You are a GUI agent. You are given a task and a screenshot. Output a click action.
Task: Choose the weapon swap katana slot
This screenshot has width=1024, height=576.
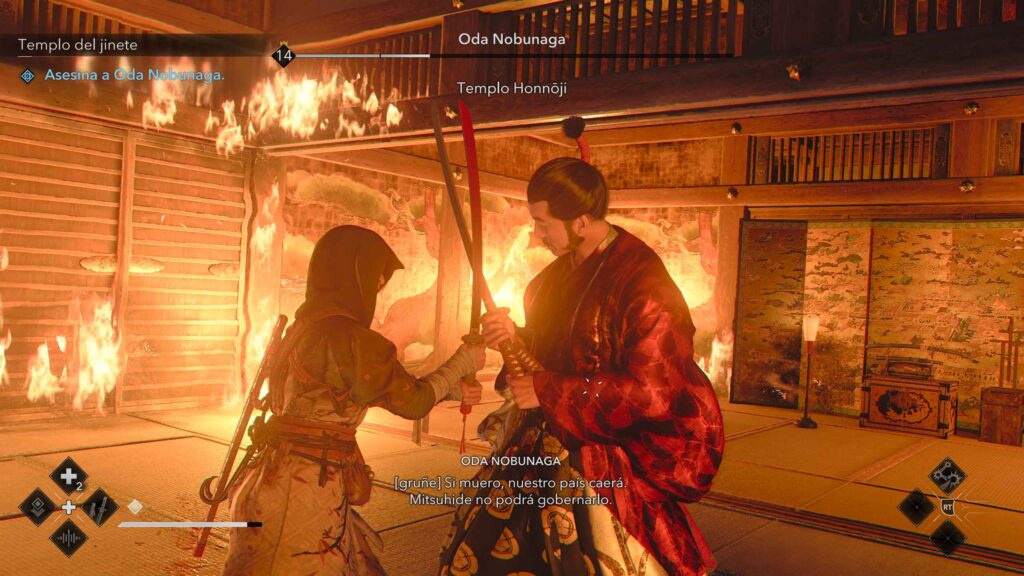coord(99,507)
